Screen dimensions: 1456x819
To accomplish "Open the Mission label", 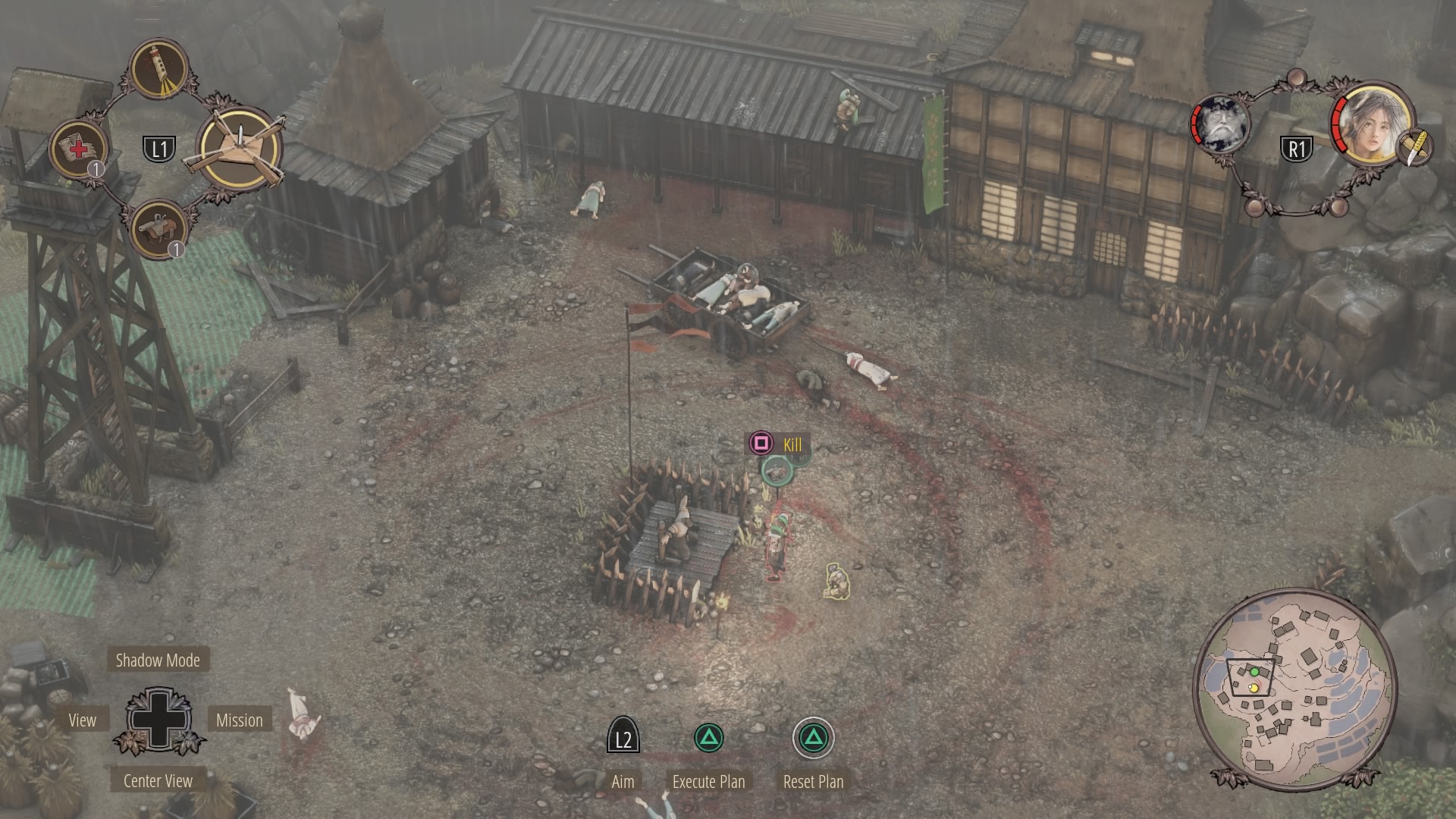I will [x=239, y=720].
